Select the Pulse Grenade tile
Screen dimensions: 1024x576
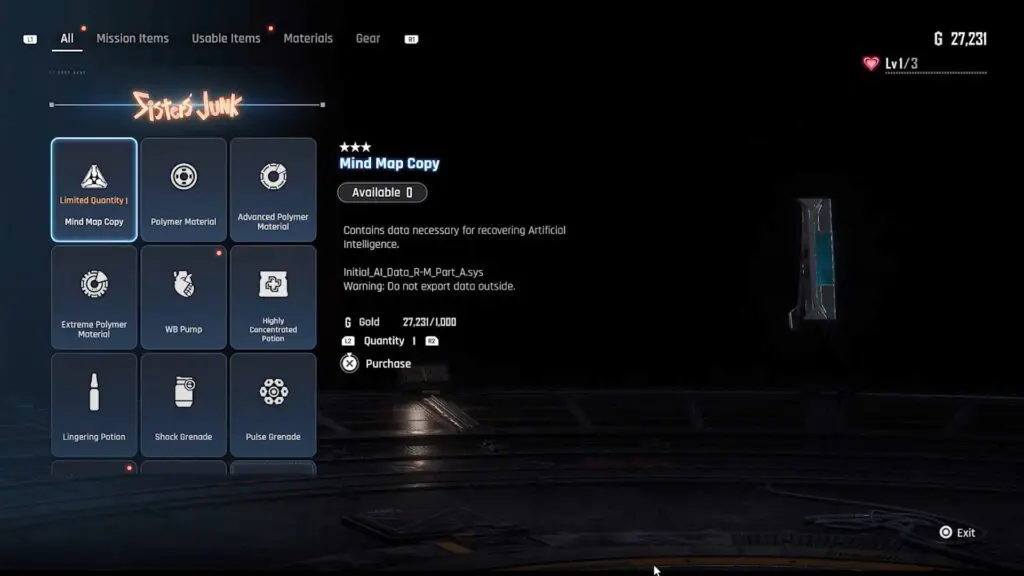(x=273, y=404)
